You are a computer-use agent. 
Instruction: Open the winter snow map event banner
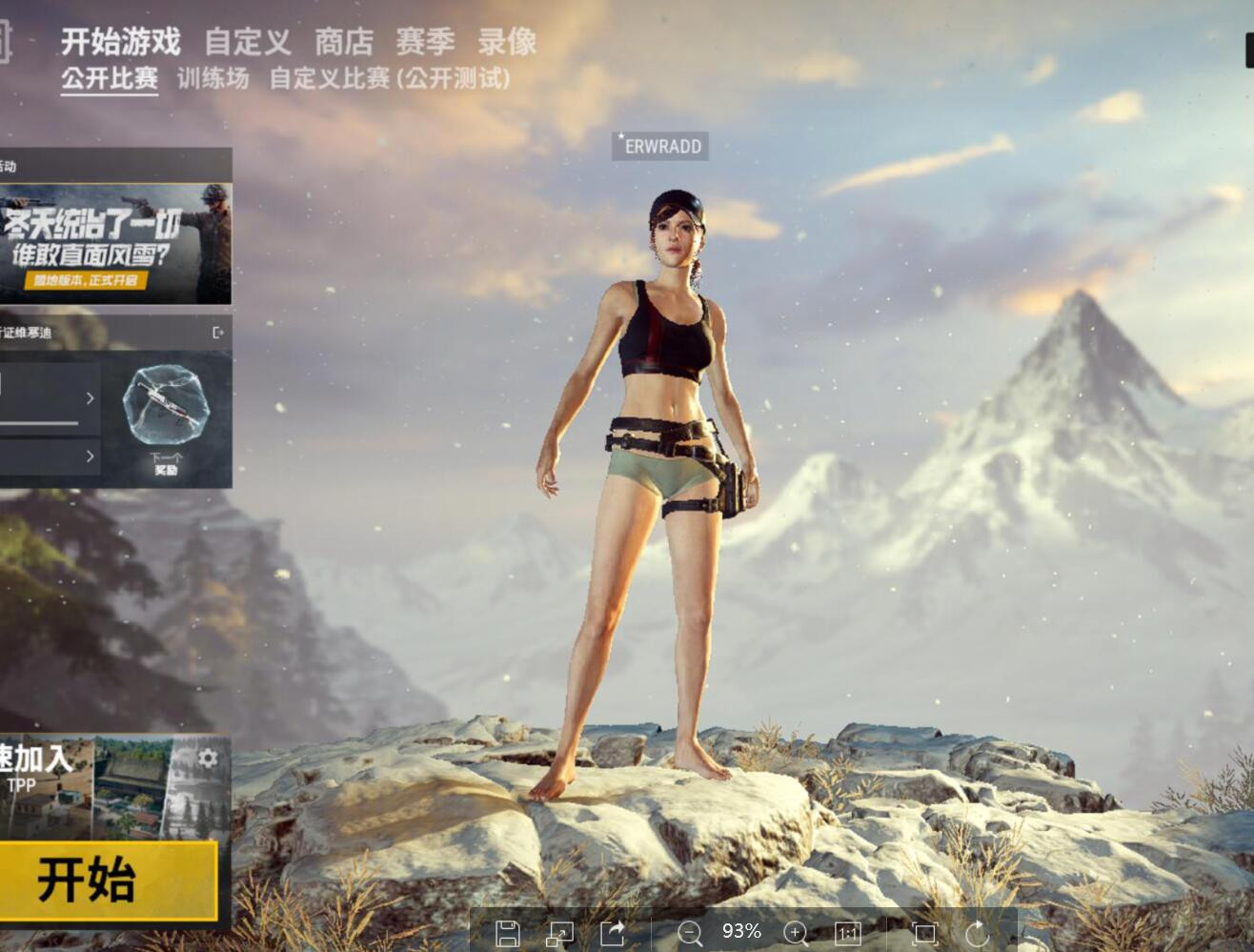115,244
